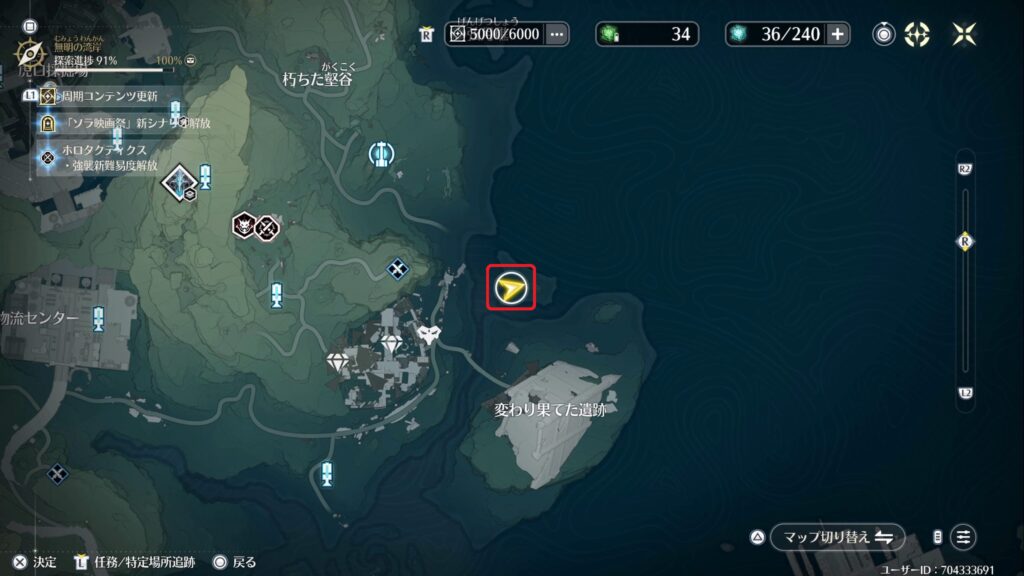The image size is (1024, 576).
Task: Open the three-dot button beside 5000/6000
Action: pyautogui.click(x=557, y=34)
